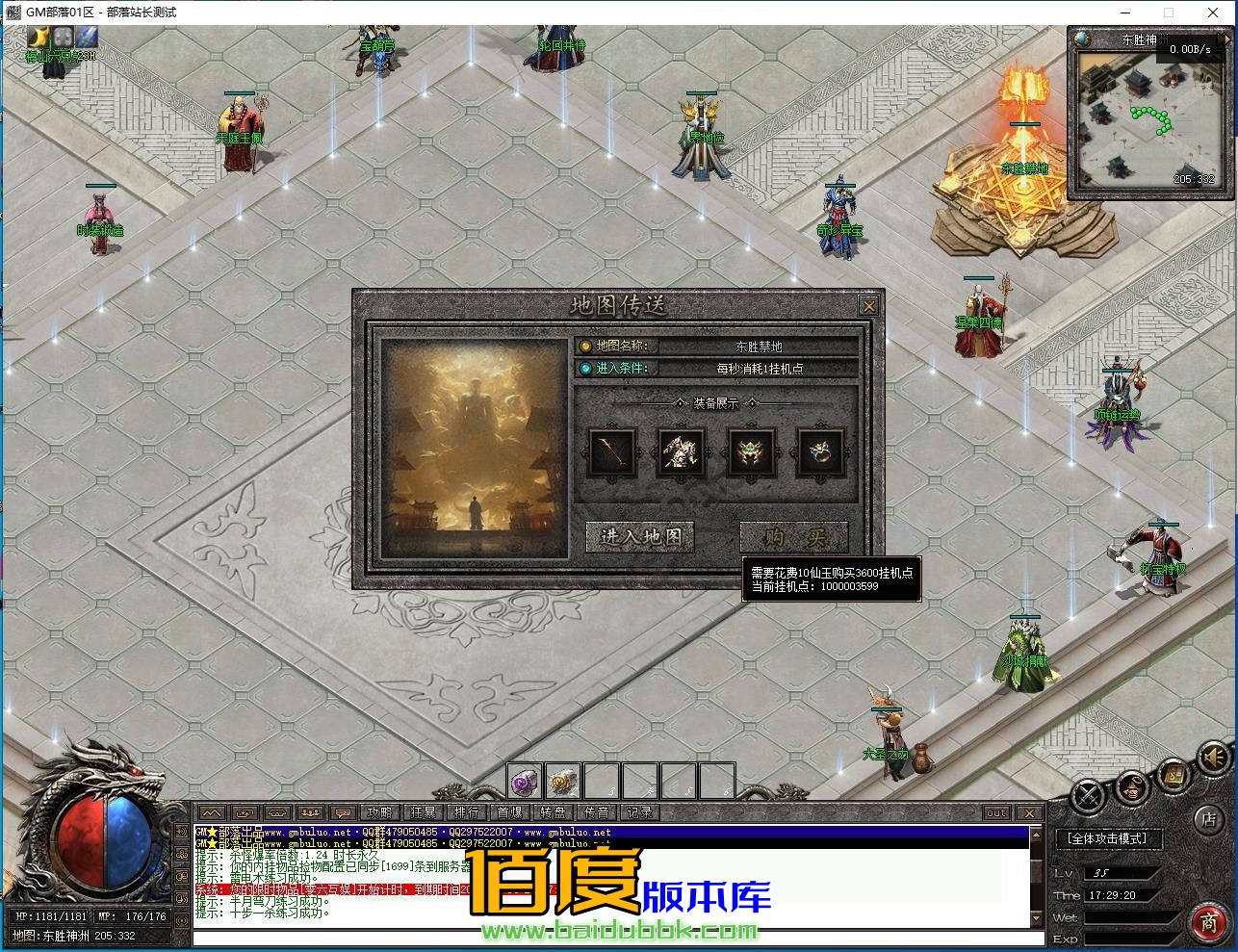
Task: Open the red 商 merchant button
Action: click(x=1211, y=921)
